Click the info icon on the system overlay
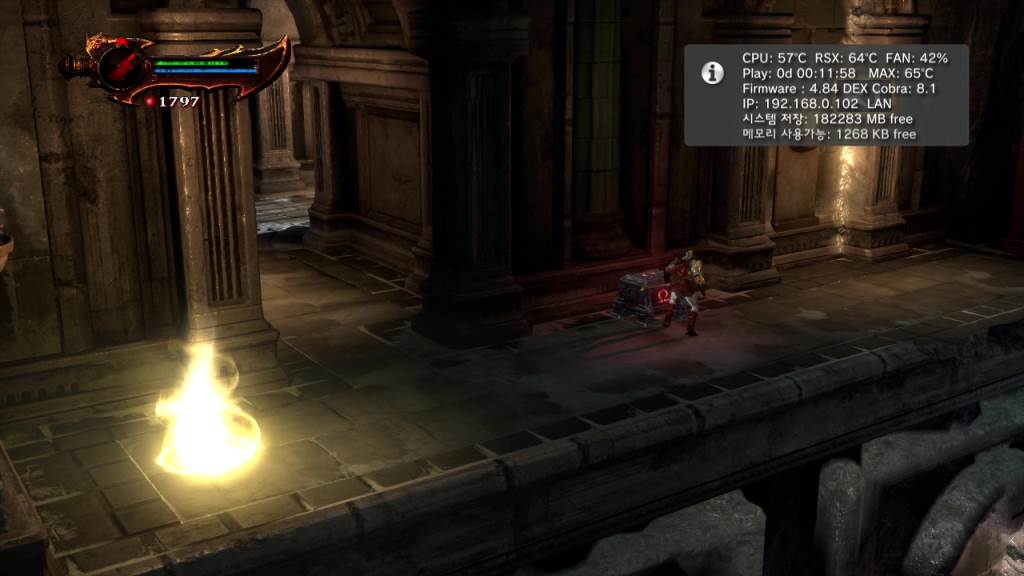This screenshot has height=576, width=1024. [x=712, y=72]
